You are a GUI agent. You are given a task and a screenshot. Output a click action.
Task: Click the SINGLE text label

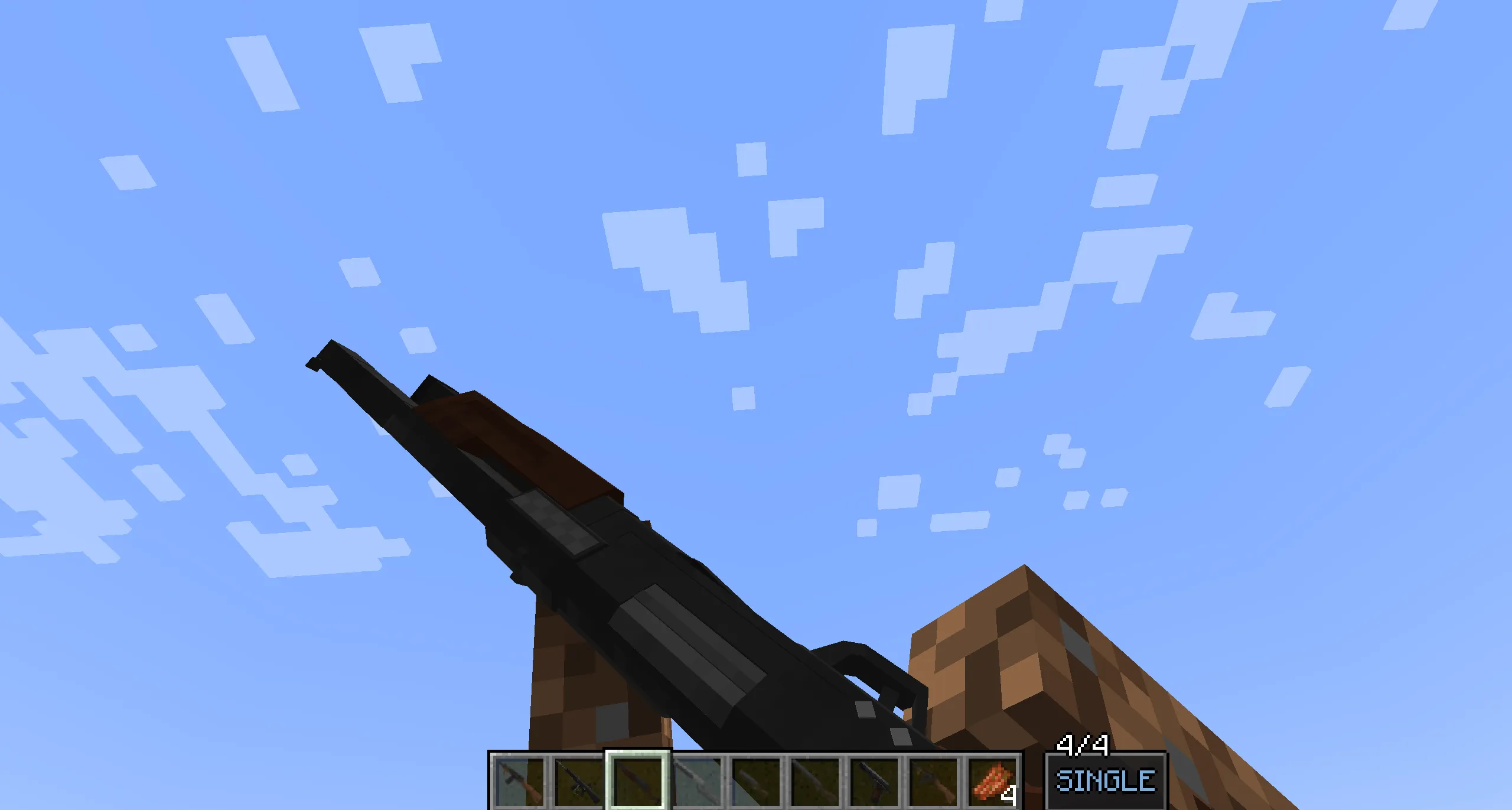coord(1107,782)
